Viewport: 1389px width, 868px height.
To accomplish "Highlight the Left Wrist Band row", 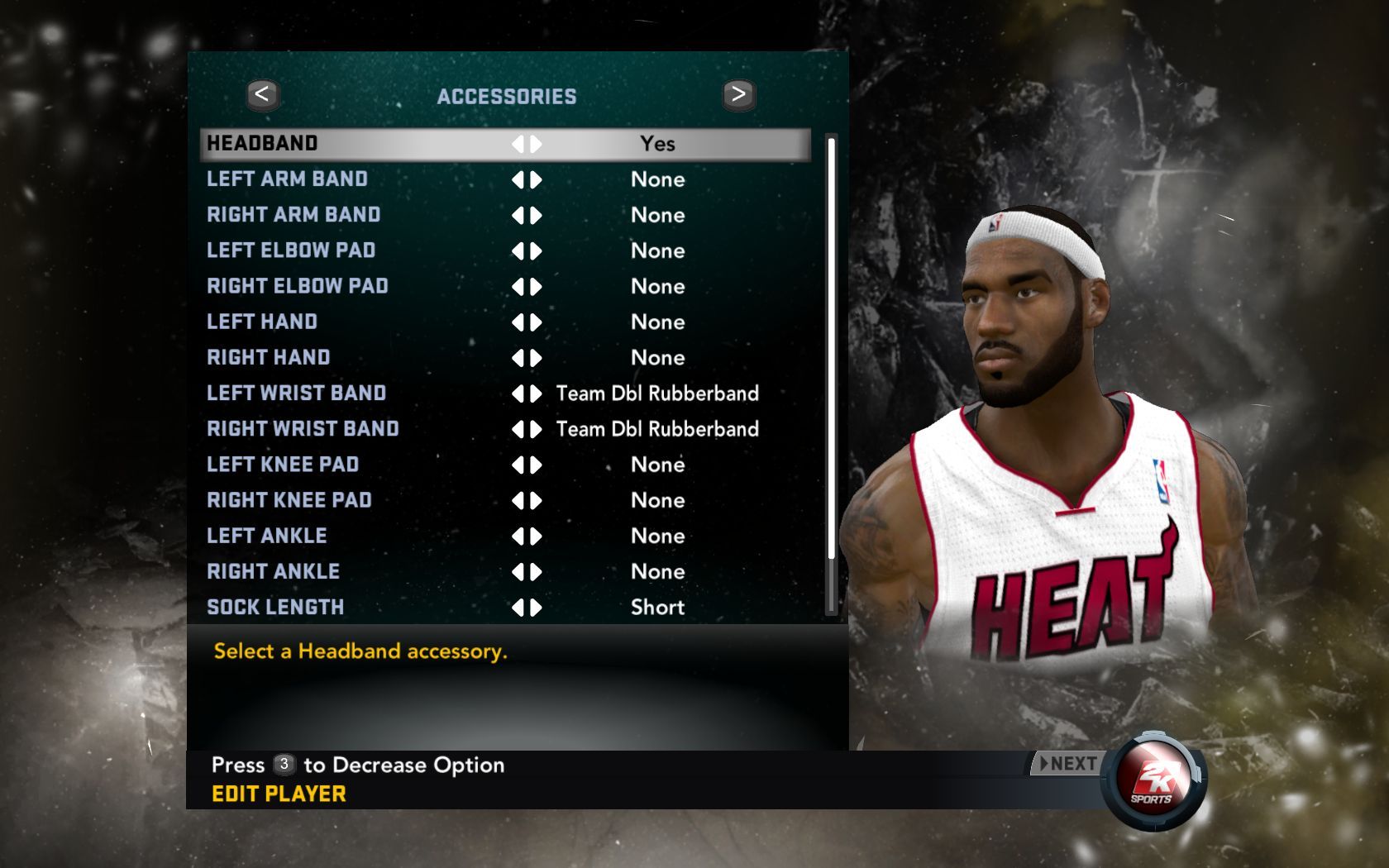I will coord(296,393).
